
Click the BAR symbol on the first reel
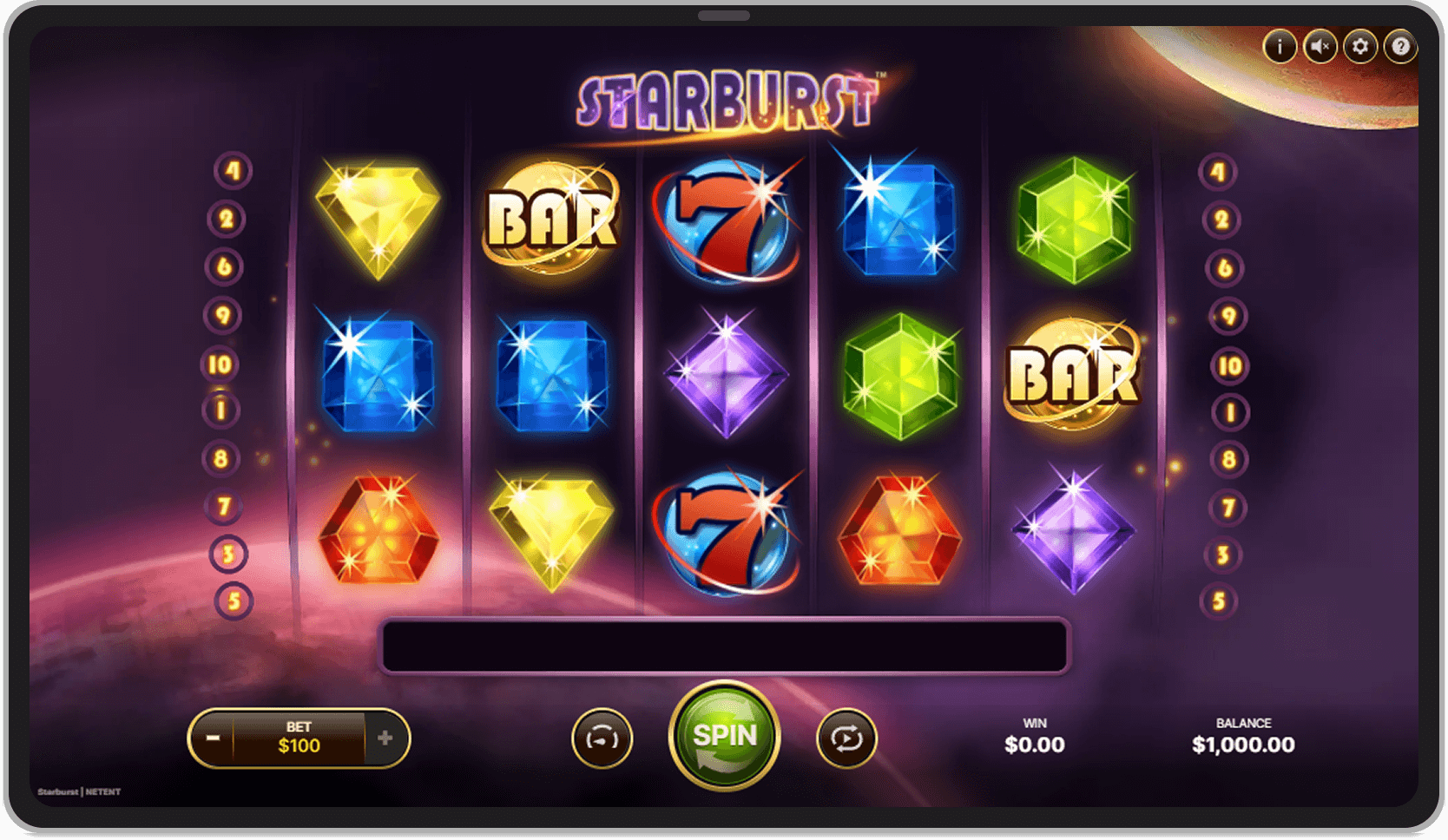[x=553, y=219]
